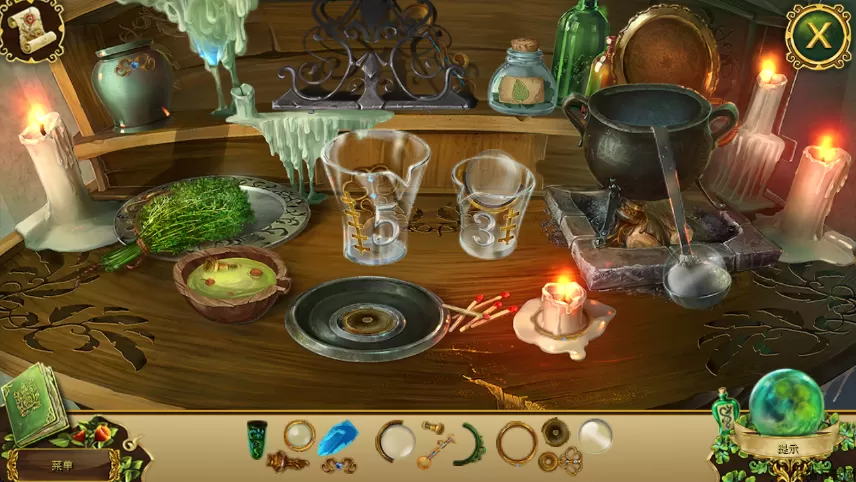Select the green curved arc piece

point(471,444)
